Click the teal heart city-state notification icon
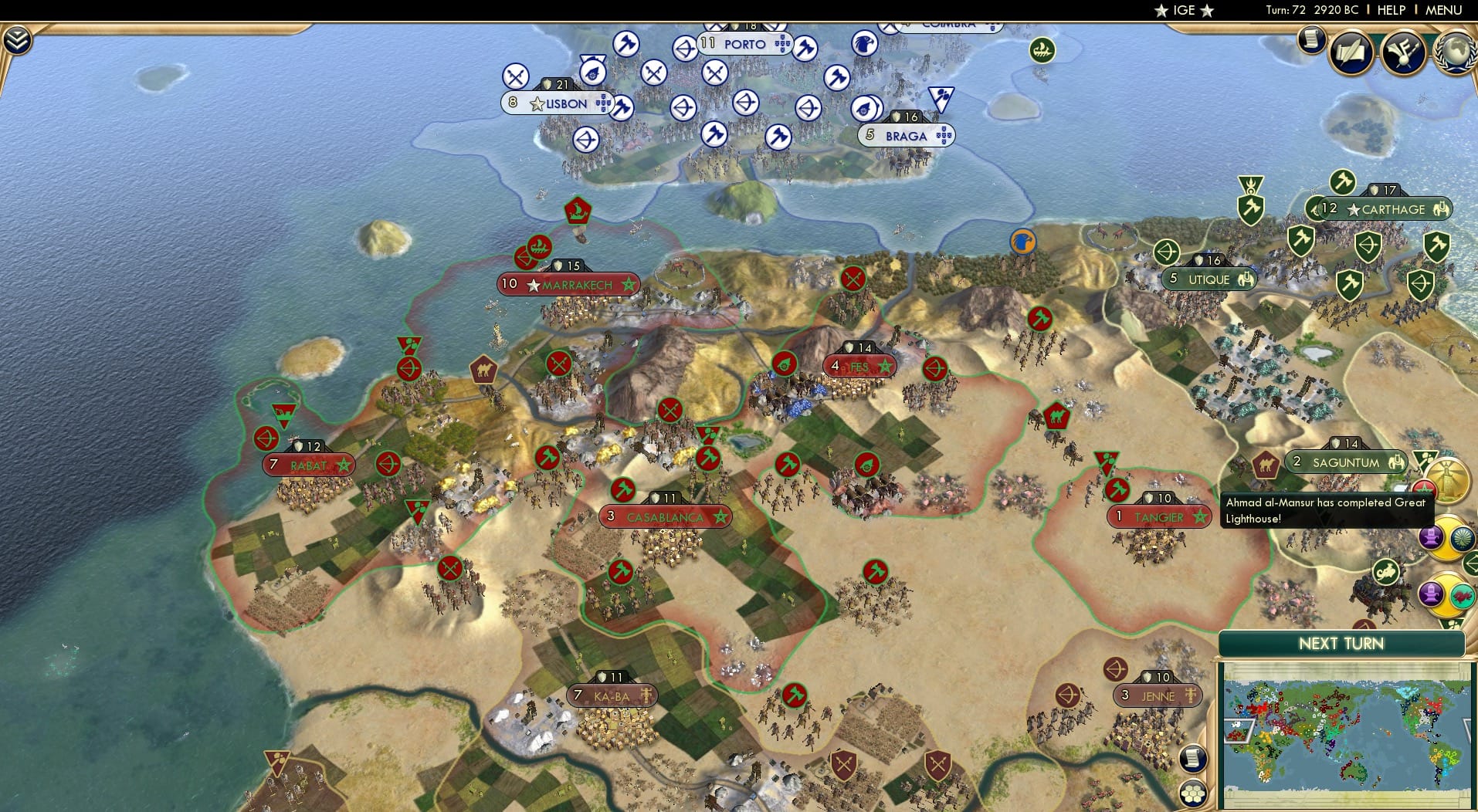Viewport: 1478px width, 812px height. (1463, 596)
